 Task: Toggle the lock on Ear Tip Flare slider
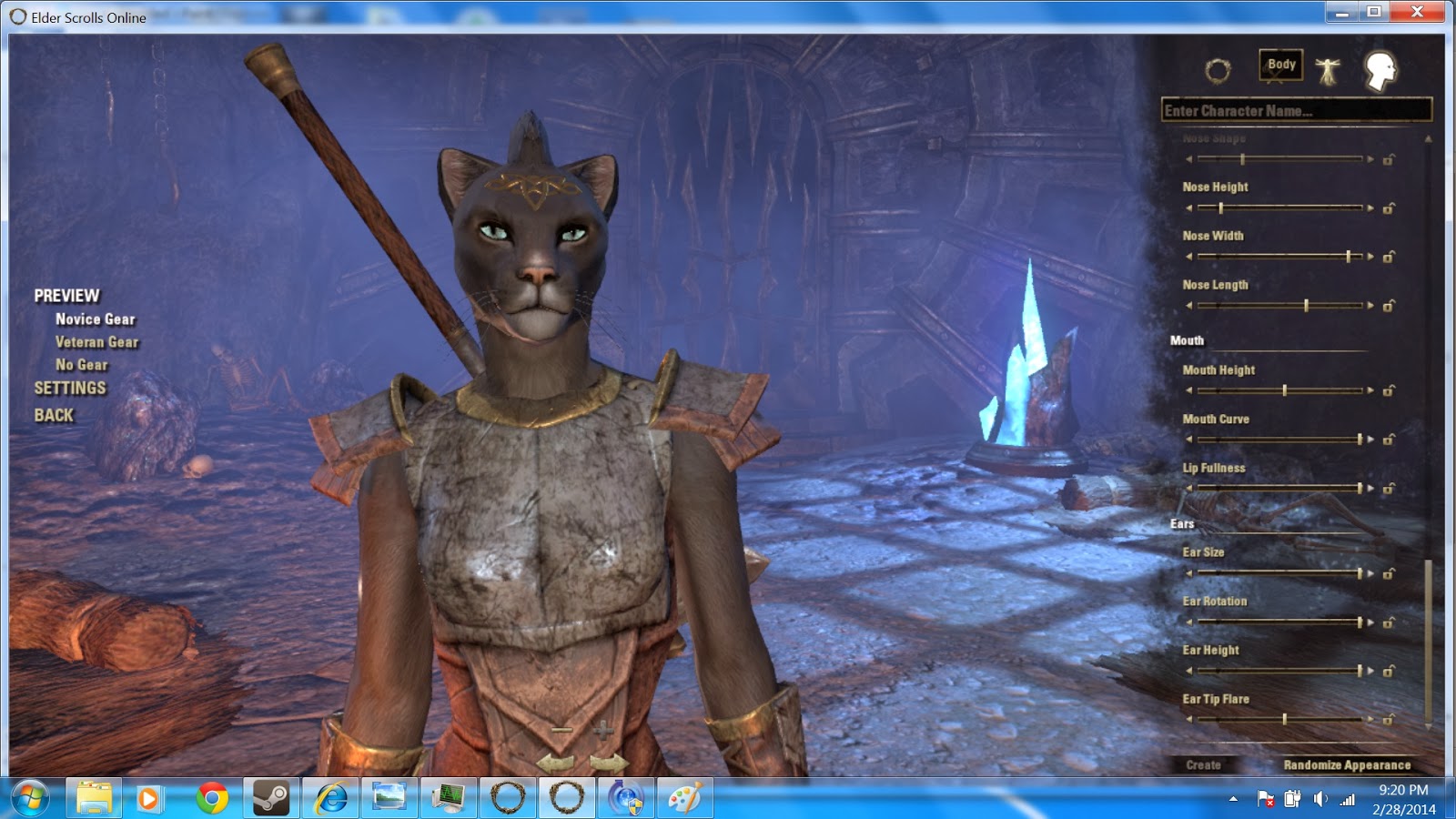1387,721
